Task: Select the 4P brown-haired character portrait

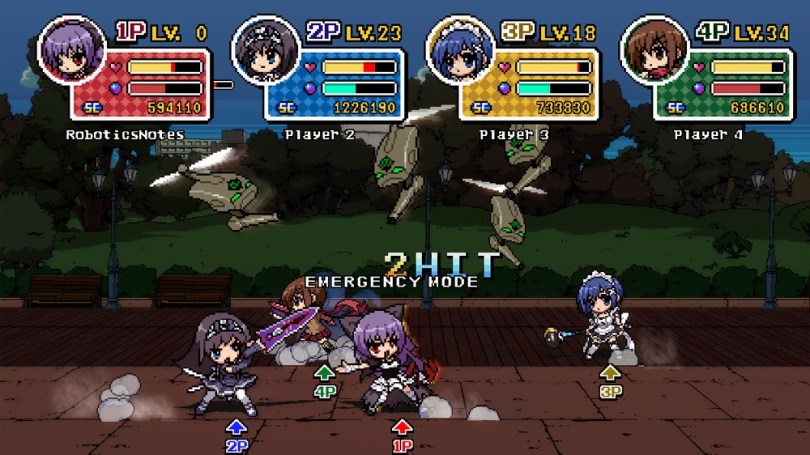Action: (655, 50)
